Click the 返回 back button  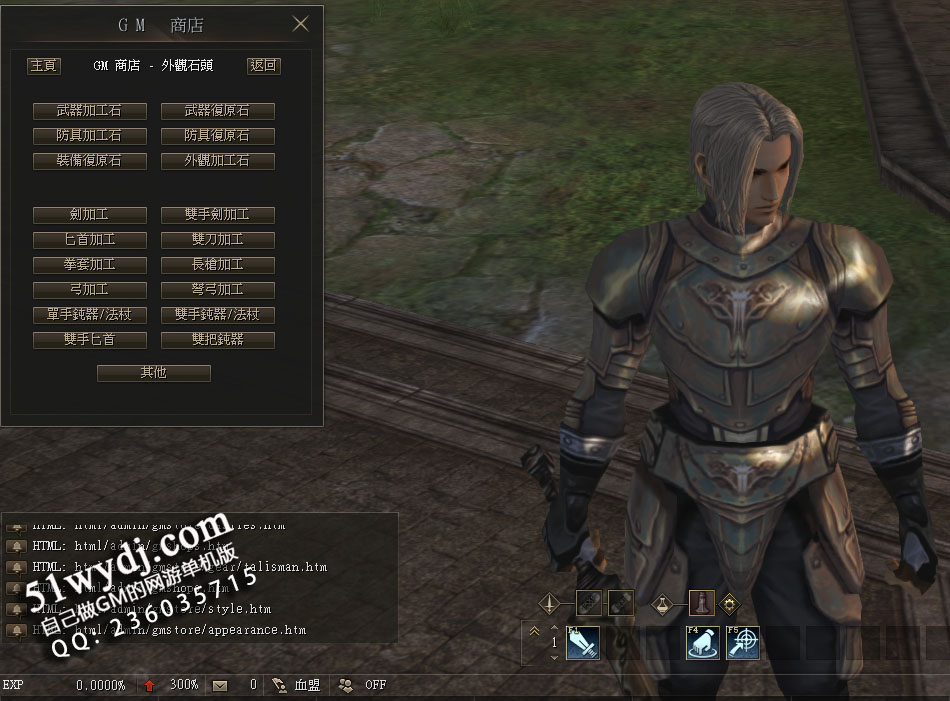pos(263,66)
